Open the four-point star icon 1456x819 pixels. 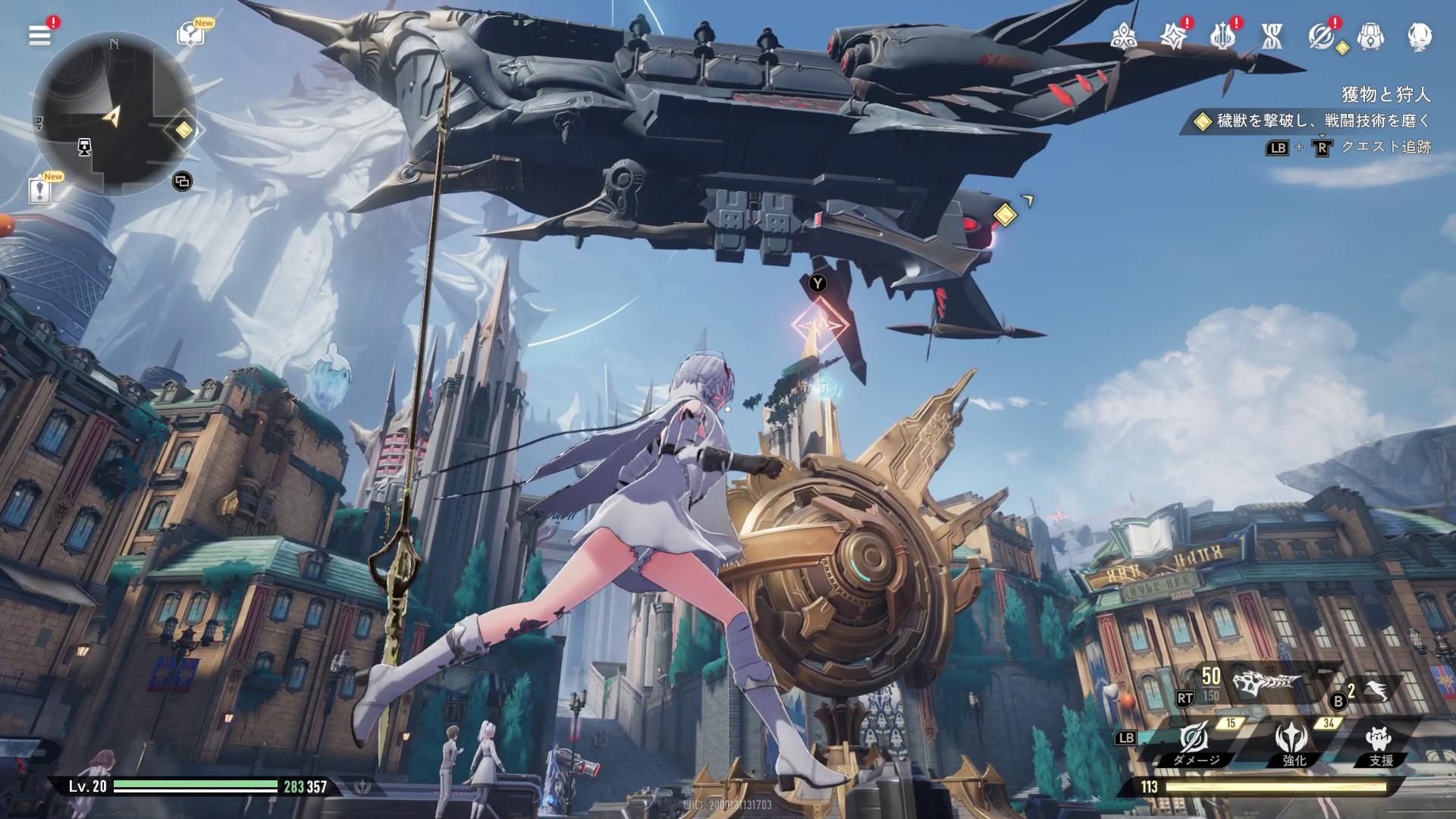(1173, 36)
